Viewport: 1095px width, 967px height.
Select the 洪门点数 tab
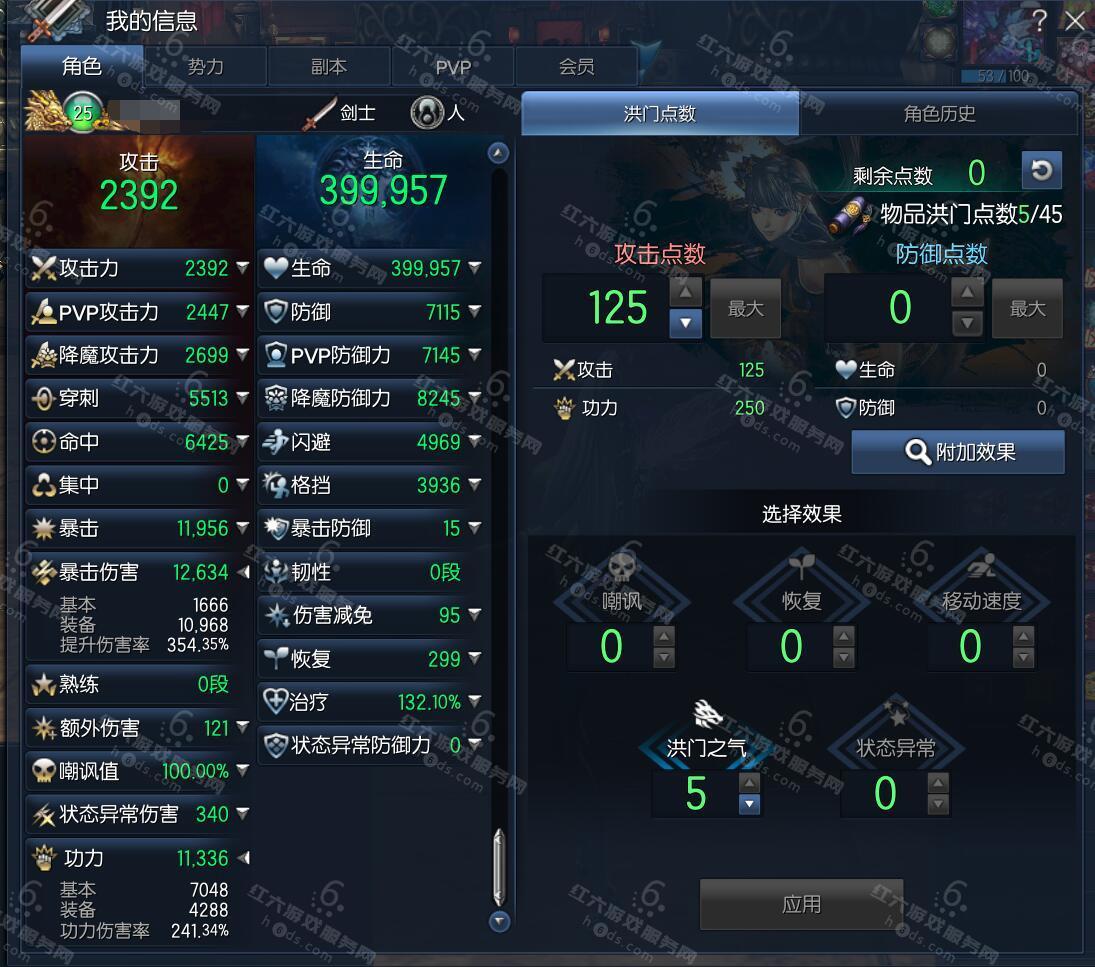(660, 114)
